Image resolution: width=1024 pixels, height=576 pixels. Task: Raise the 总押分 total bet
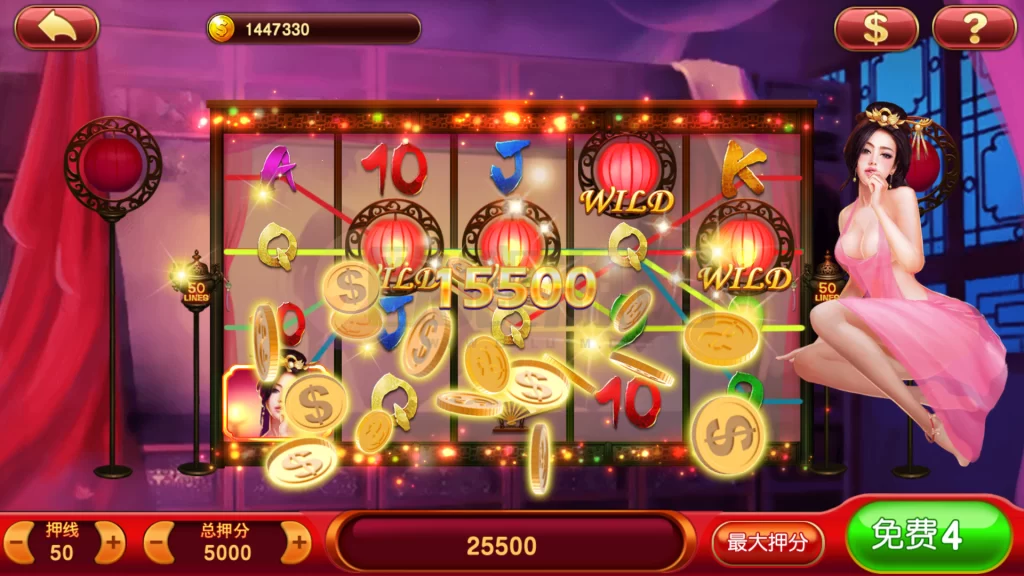point(296,544)
